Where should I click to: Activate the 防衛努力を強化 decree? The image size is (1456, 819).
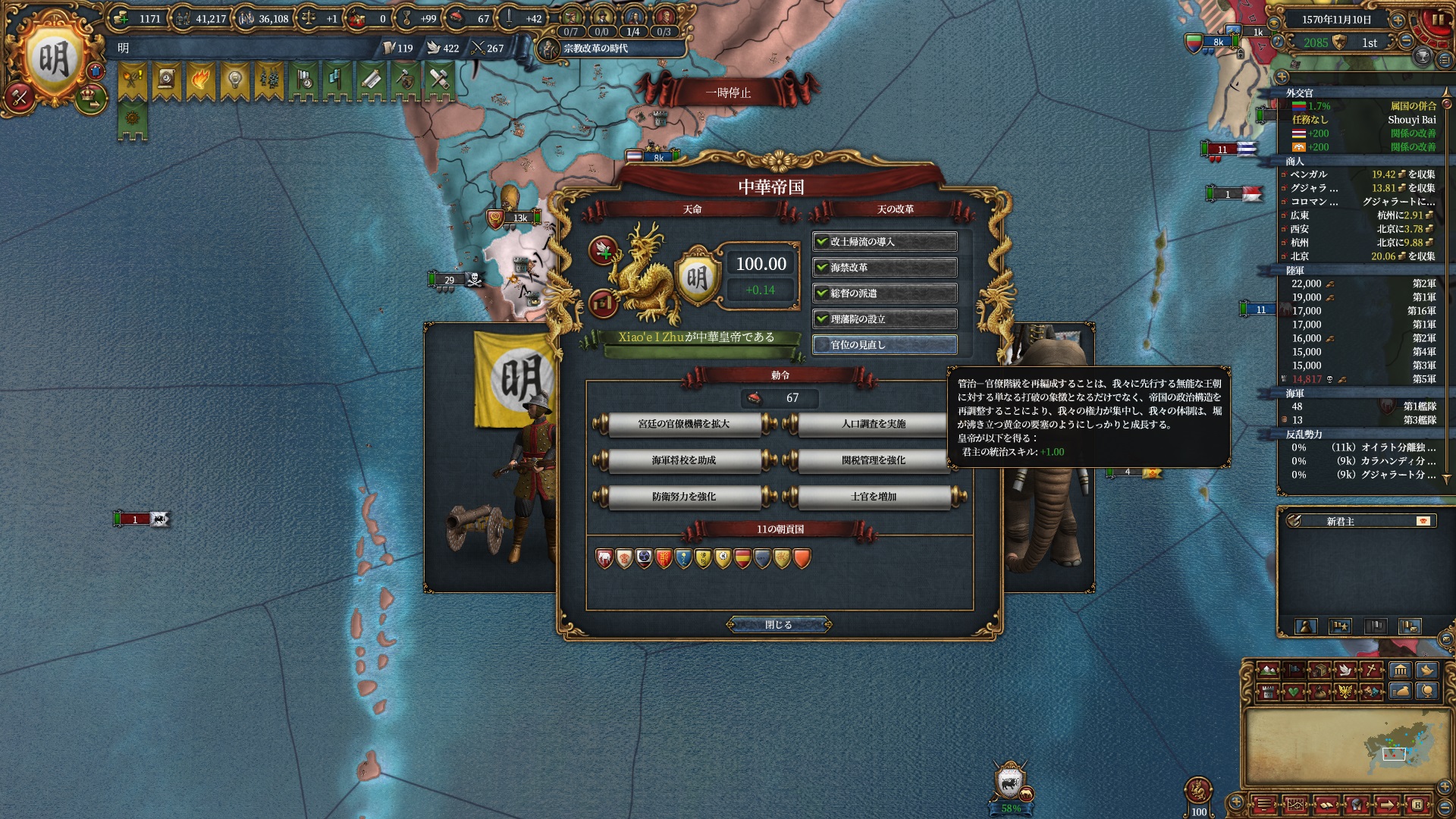tap(684, 497)
